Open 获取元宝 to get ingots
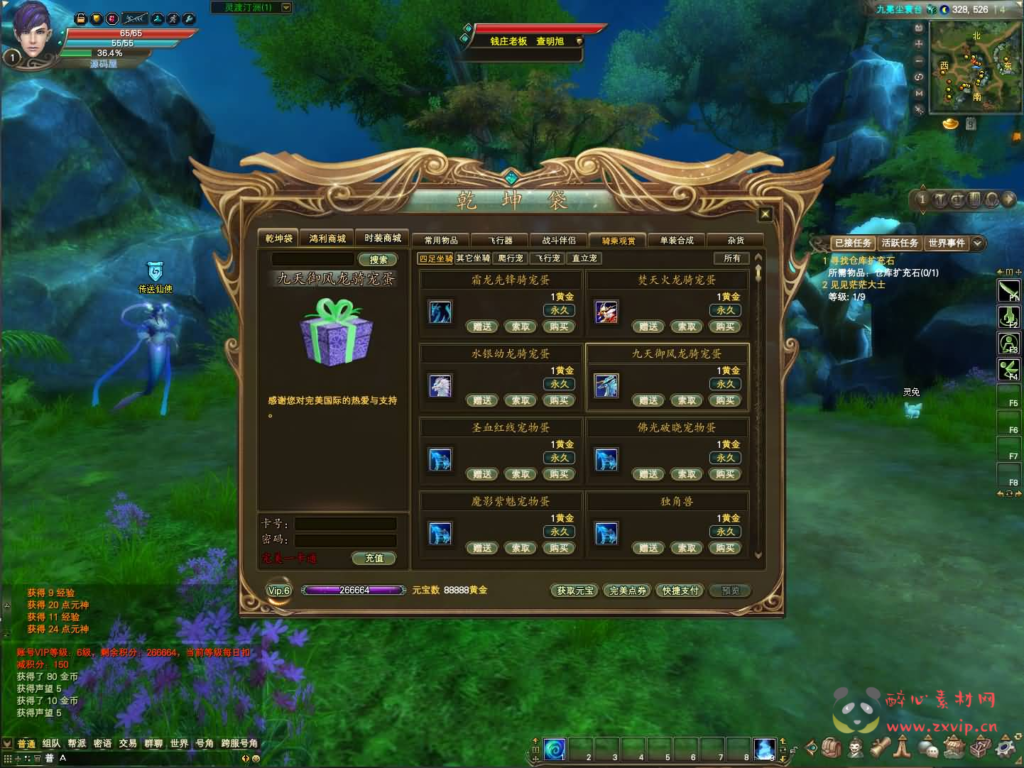 point(575,591)
